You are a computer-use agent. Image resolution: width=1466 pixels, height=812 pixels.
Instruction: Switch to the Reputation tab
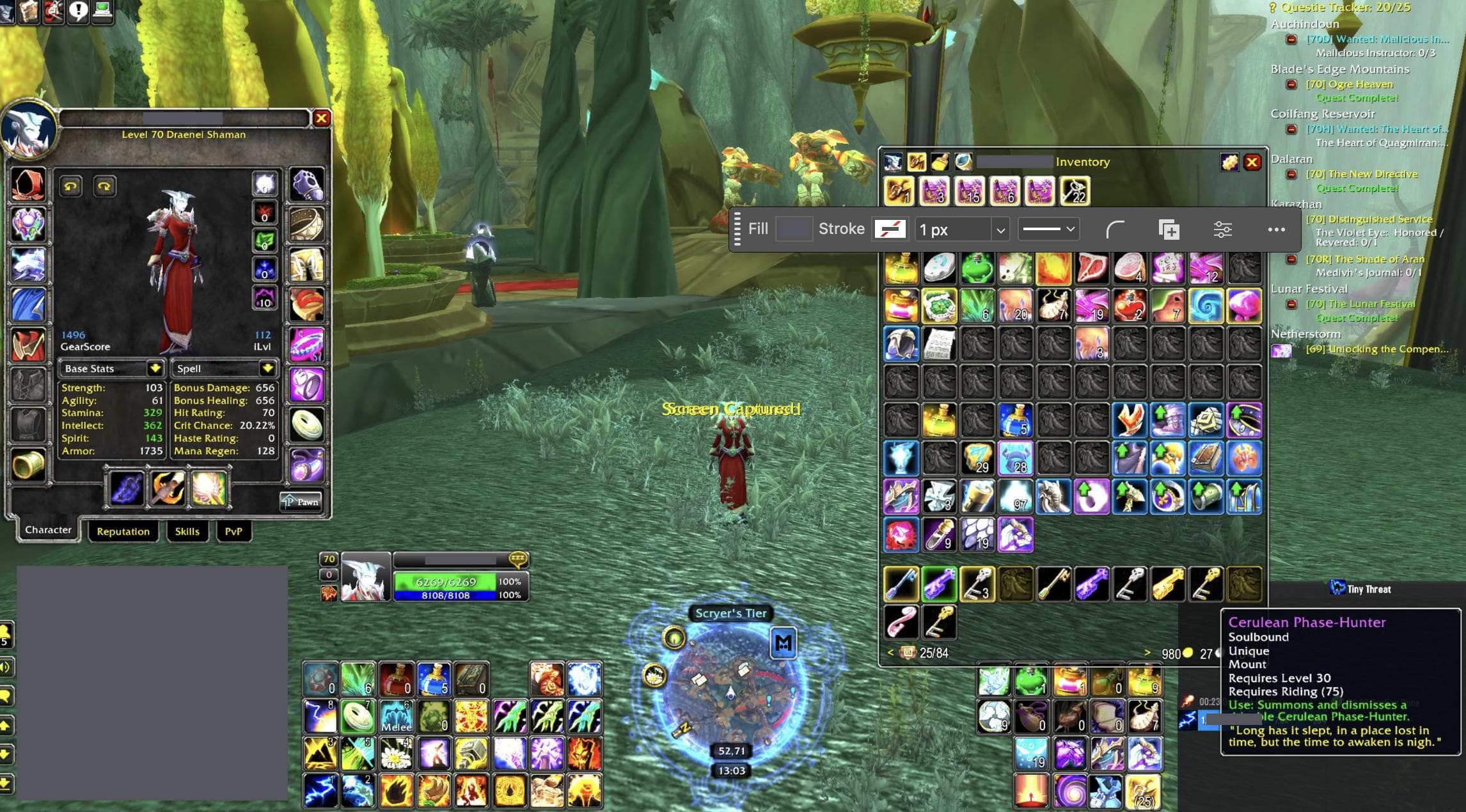pyautogui.click(x=123, y=531)
